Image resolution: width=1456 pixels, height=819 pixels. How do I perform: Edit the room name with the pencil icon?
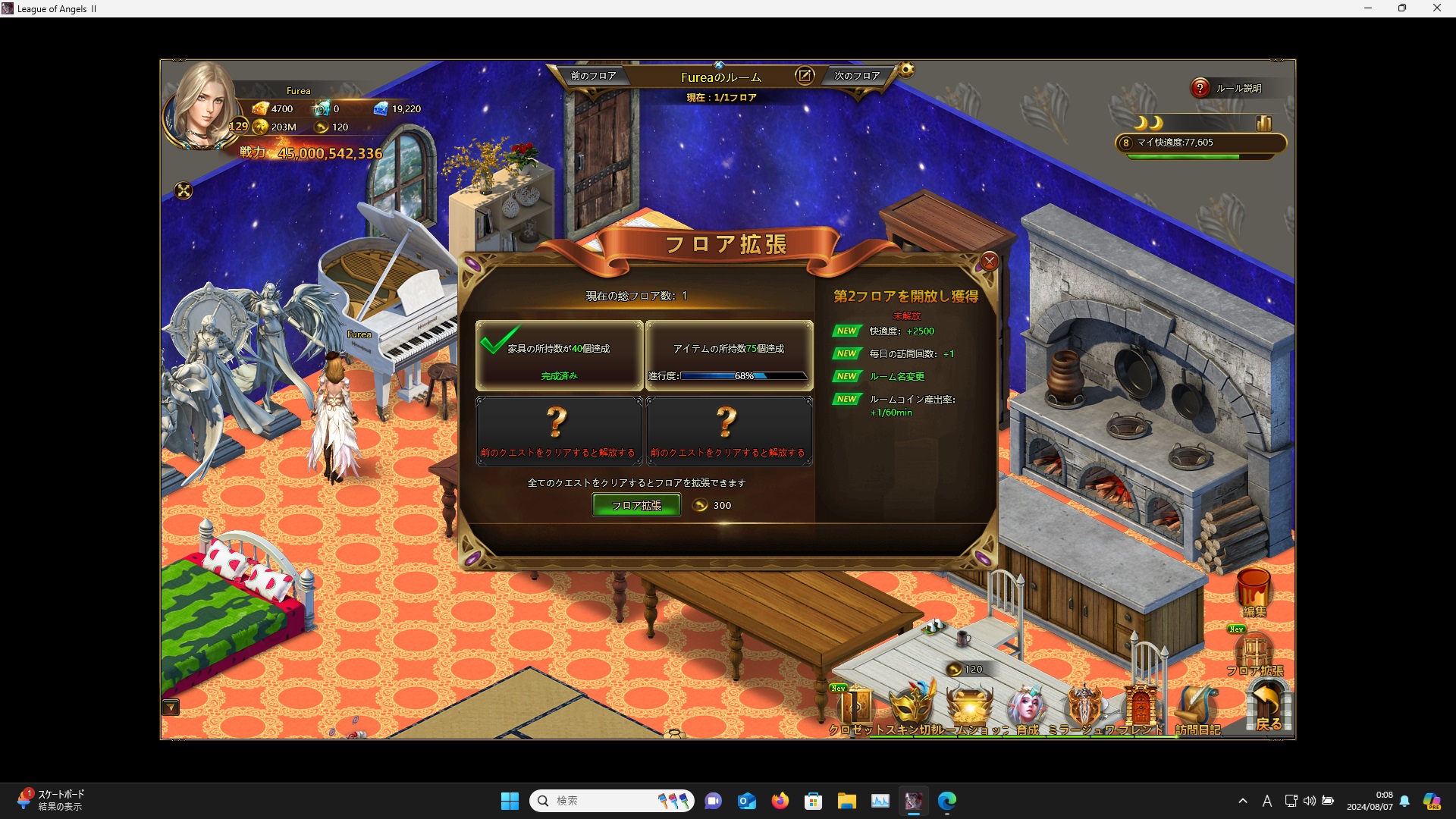[x=804, y=76]
